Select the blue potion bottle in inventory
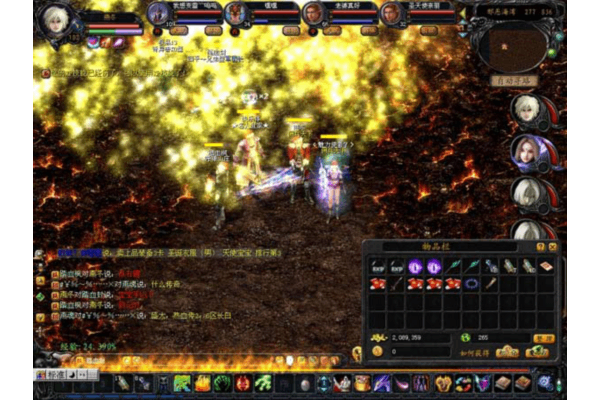The width and height of the screenshot is (600, 400). pos(490,266)
